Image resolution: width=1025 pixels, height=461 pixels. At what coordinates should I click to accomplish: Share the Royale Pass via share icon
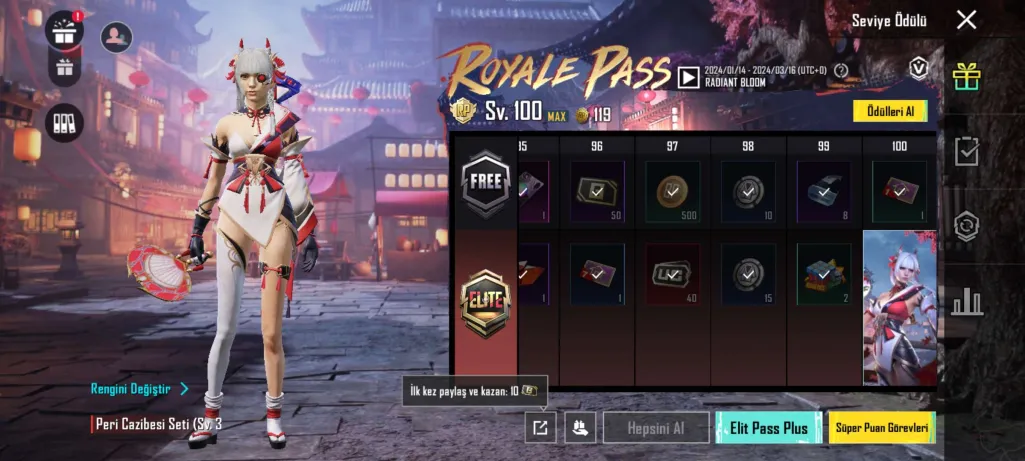click(540, 428)
